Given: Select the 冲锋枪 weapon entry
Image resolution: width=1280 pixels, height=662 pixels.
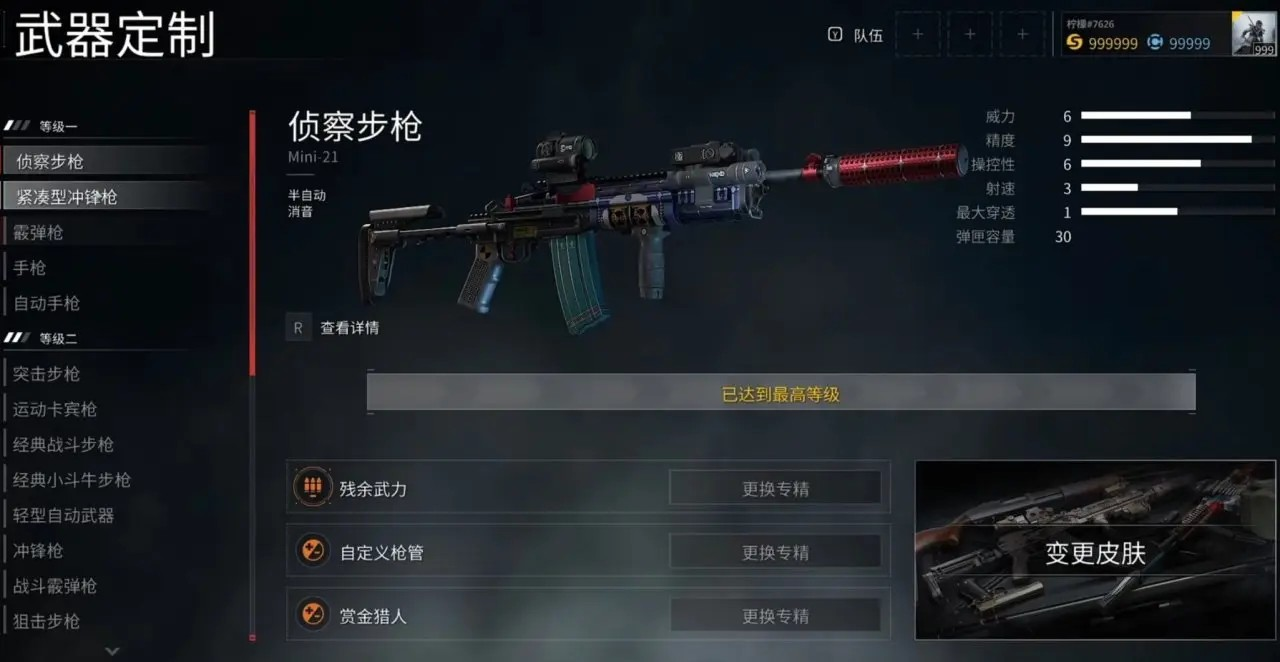Looking at the screenshot, I should (x=39, y=551).
